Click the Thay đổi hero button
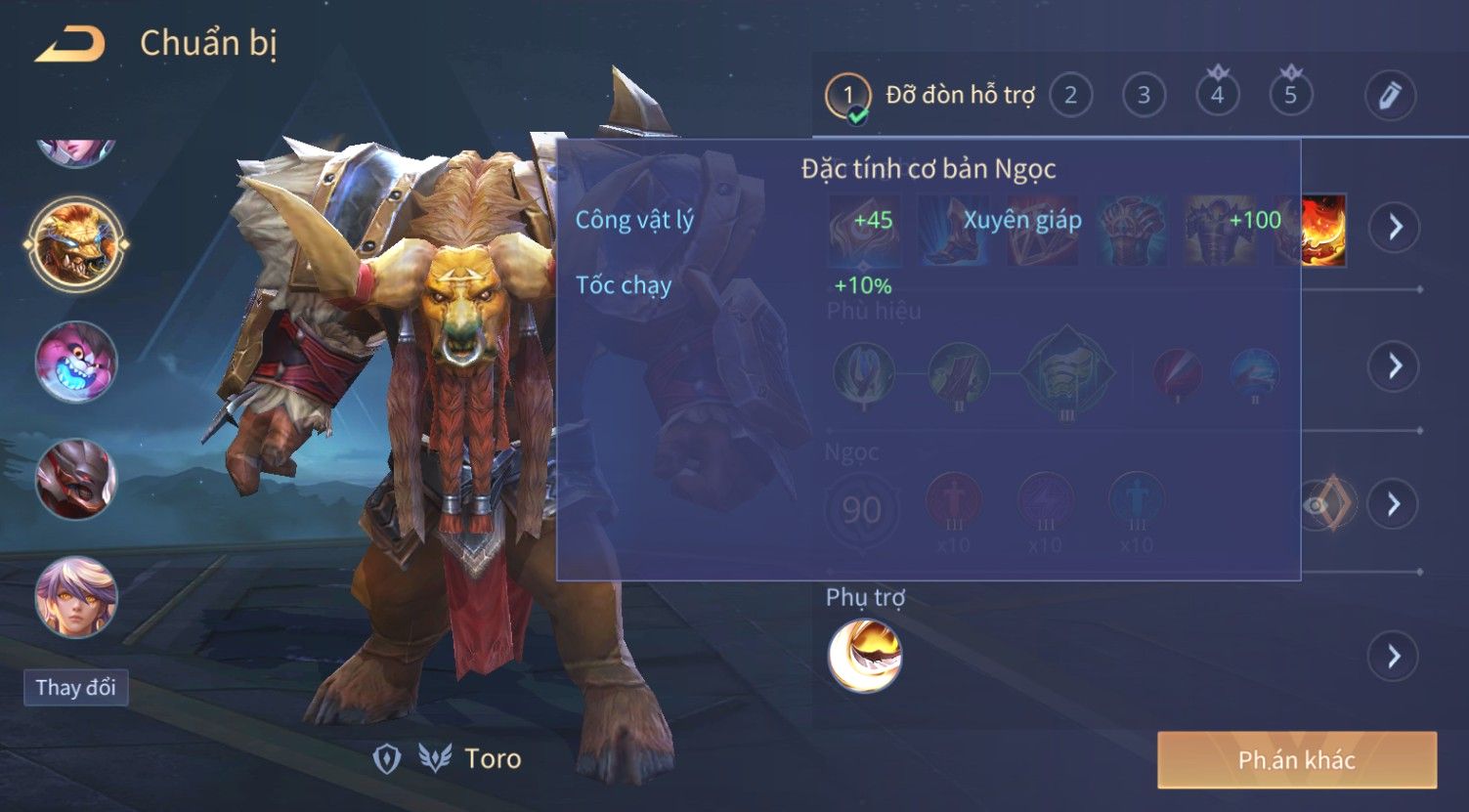Image resolution: width=1469 pixels, height=812 pixels. [x=75, y=687]
